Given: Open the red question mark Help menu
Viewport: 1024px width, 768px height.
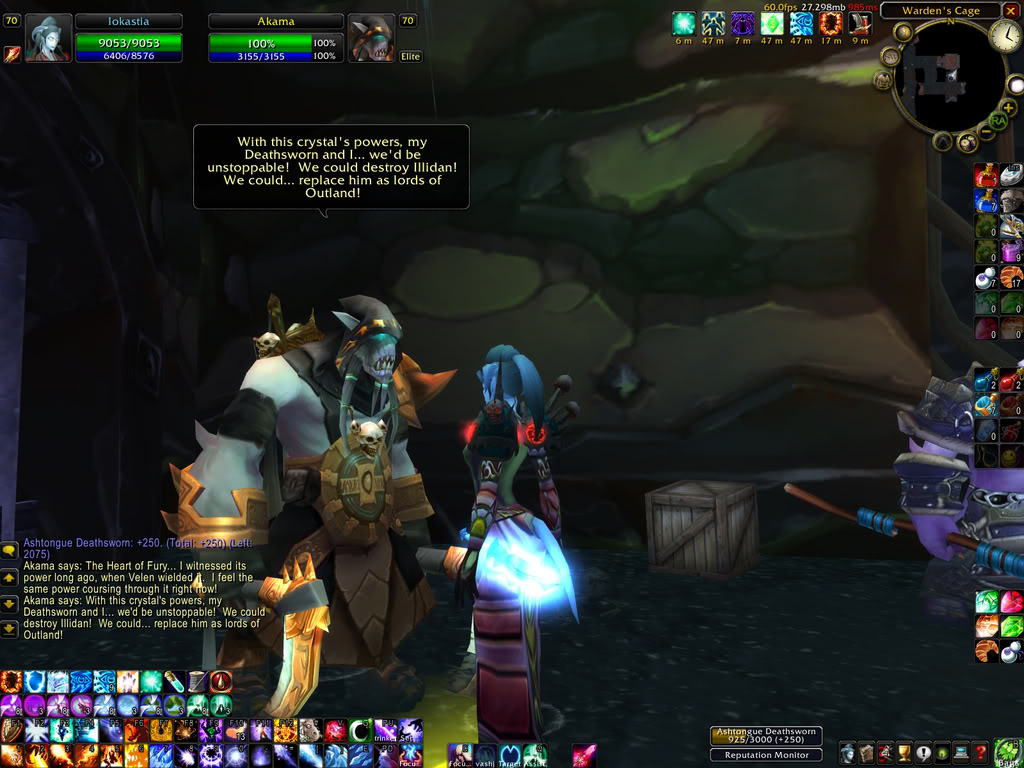Looking at the screenshot, I should coord(981,752).
